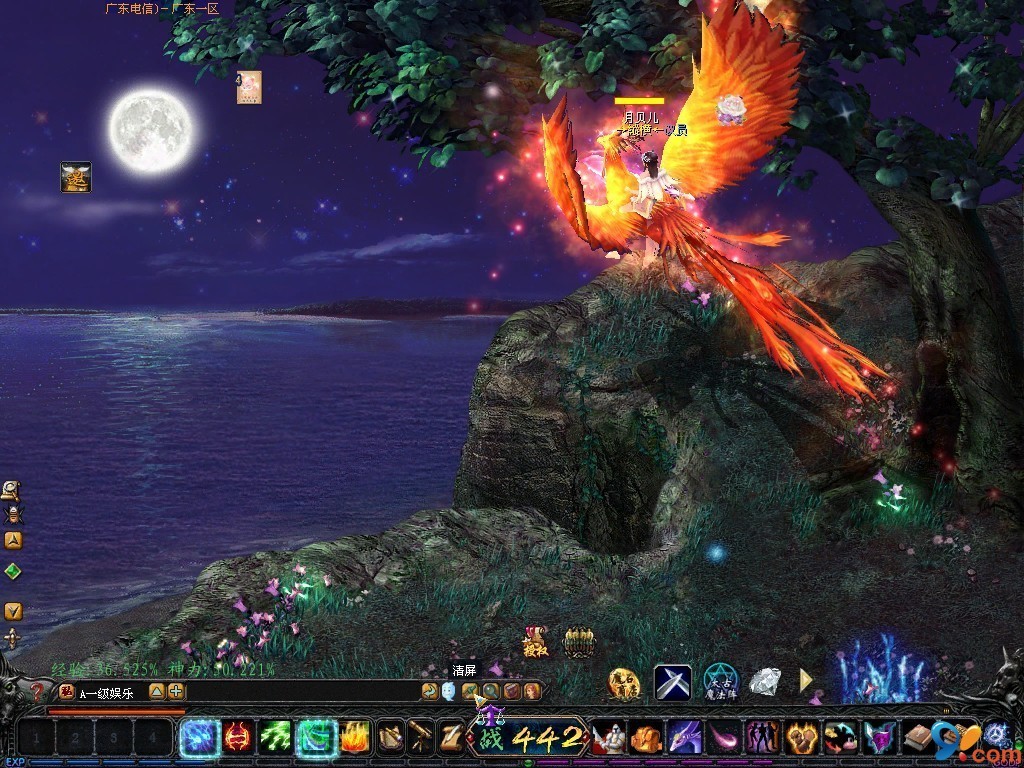Click the white diamond icon
The image size is (1024, 768).
(x=765, y=682)
